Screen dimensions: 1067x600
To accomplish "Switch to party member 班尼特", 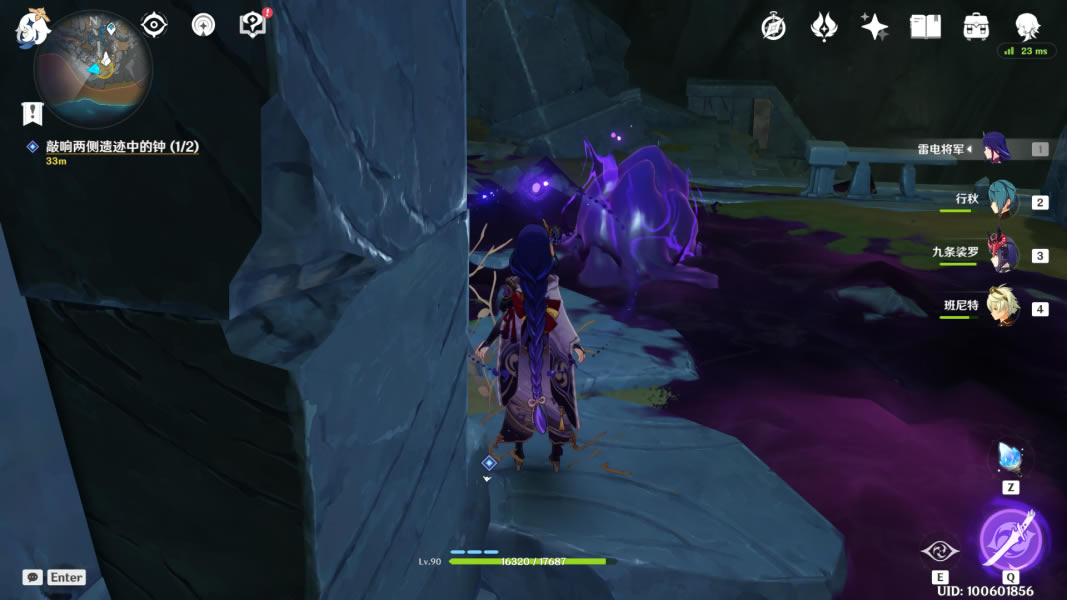I will coord(1001,307).
